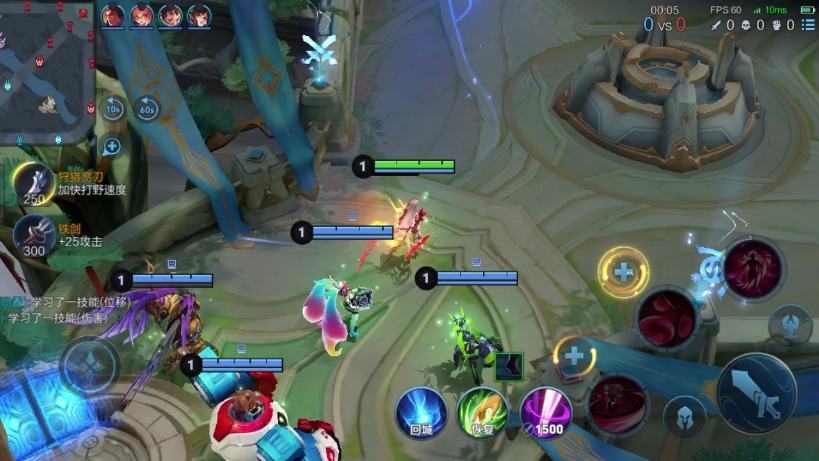Open the scoreboard list menu
Viewport: 819px width, 461px height.
[x=807, y=25]
